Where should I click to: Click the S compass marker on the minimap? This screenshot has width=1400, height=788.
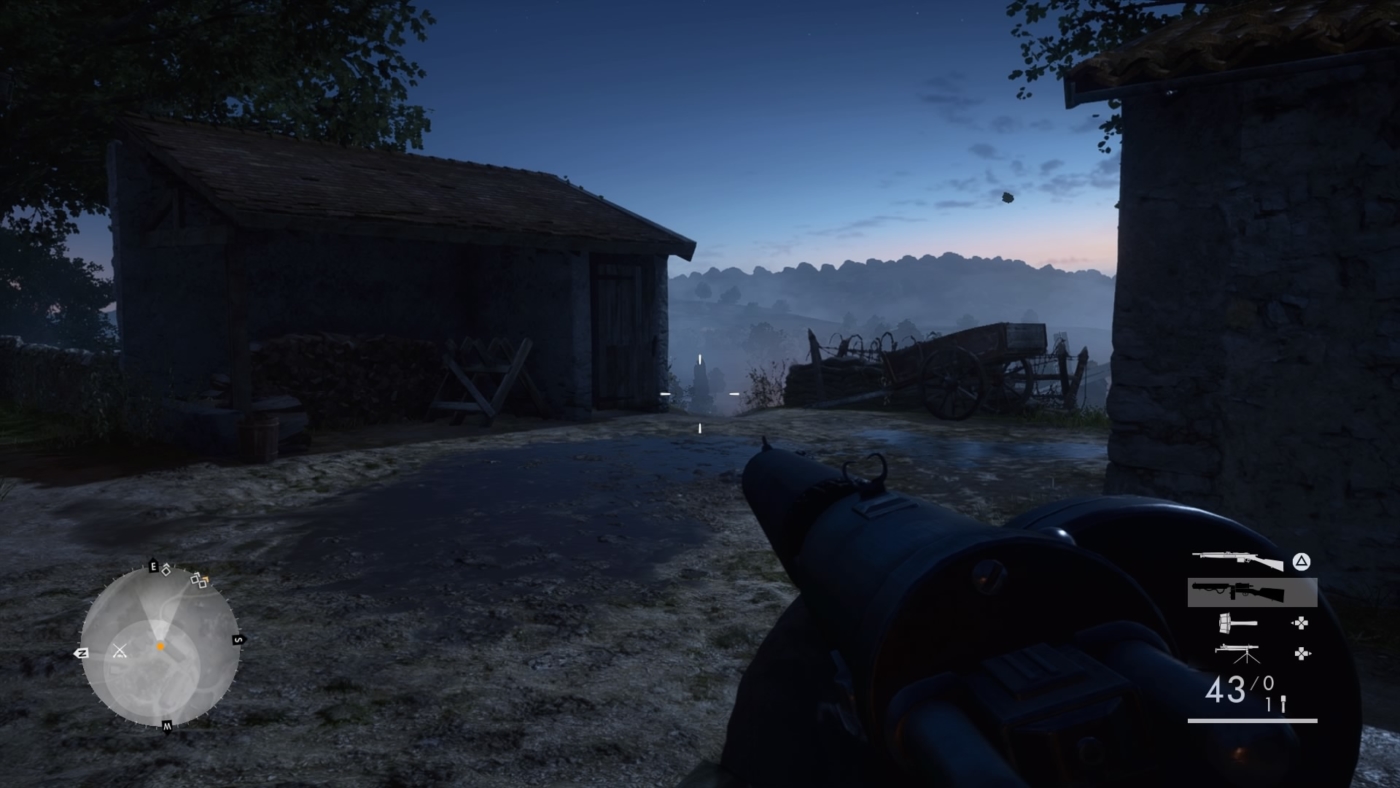point(238,638)
